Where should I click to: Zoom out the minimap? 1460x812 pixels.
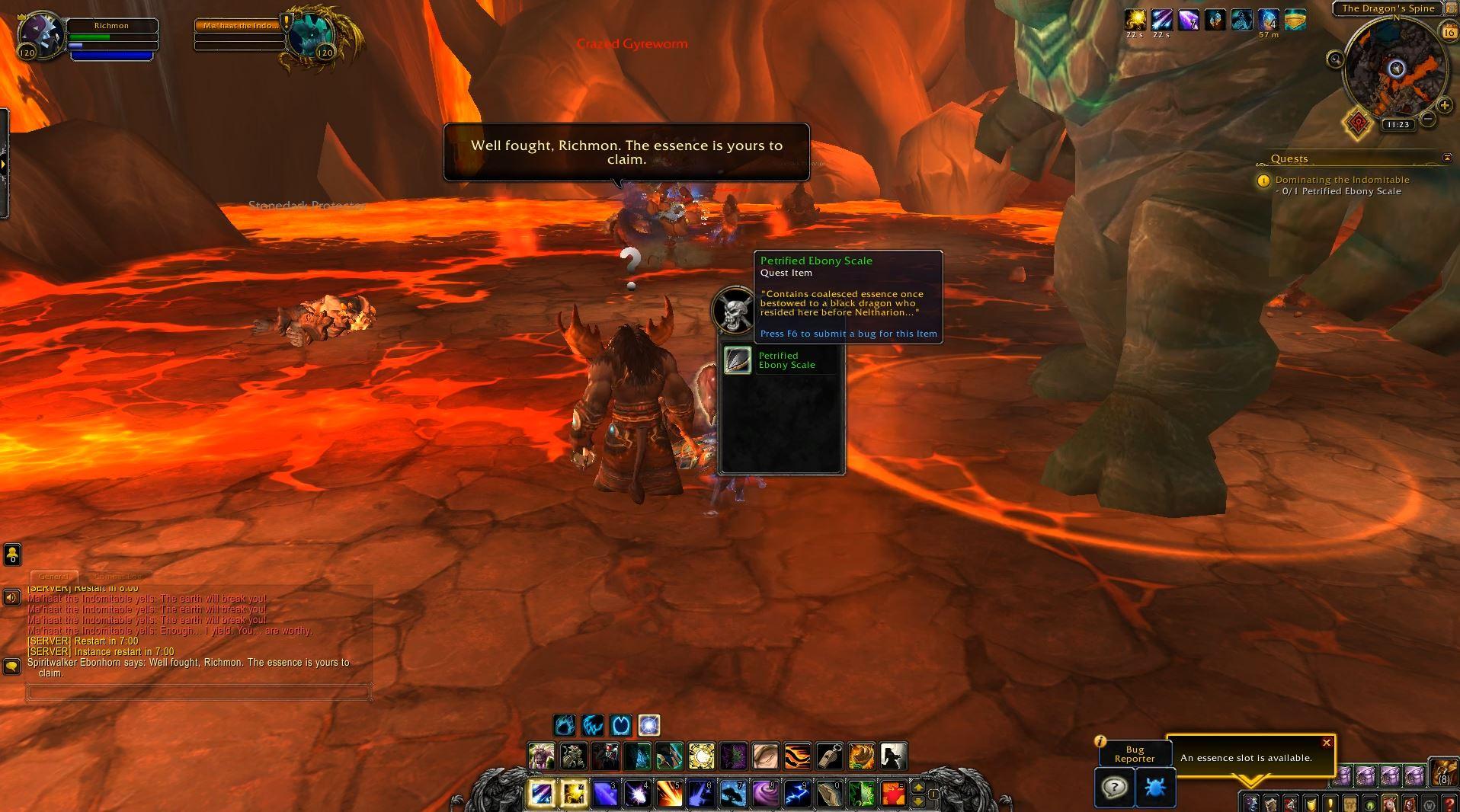pyautogui.click(x=1428, y=119)
